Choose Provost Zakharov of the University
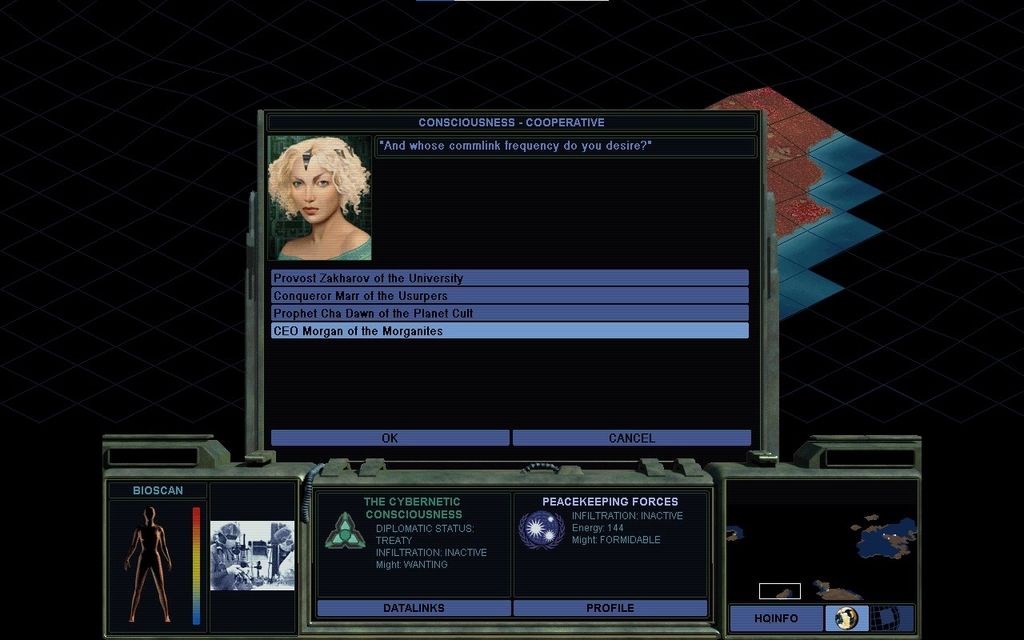 pyautogui.click(x=509, y=278)
